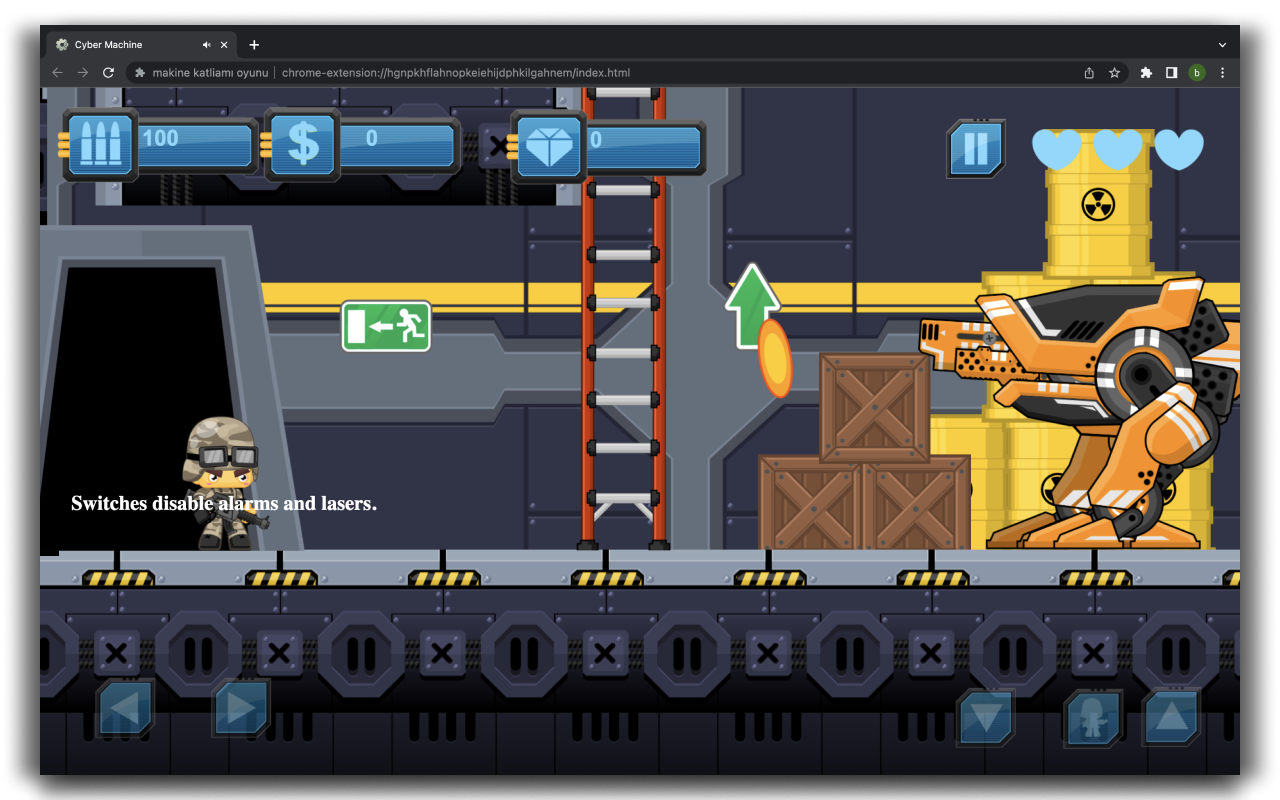Open the share options from the address bar

click(x=1089, y=72)
